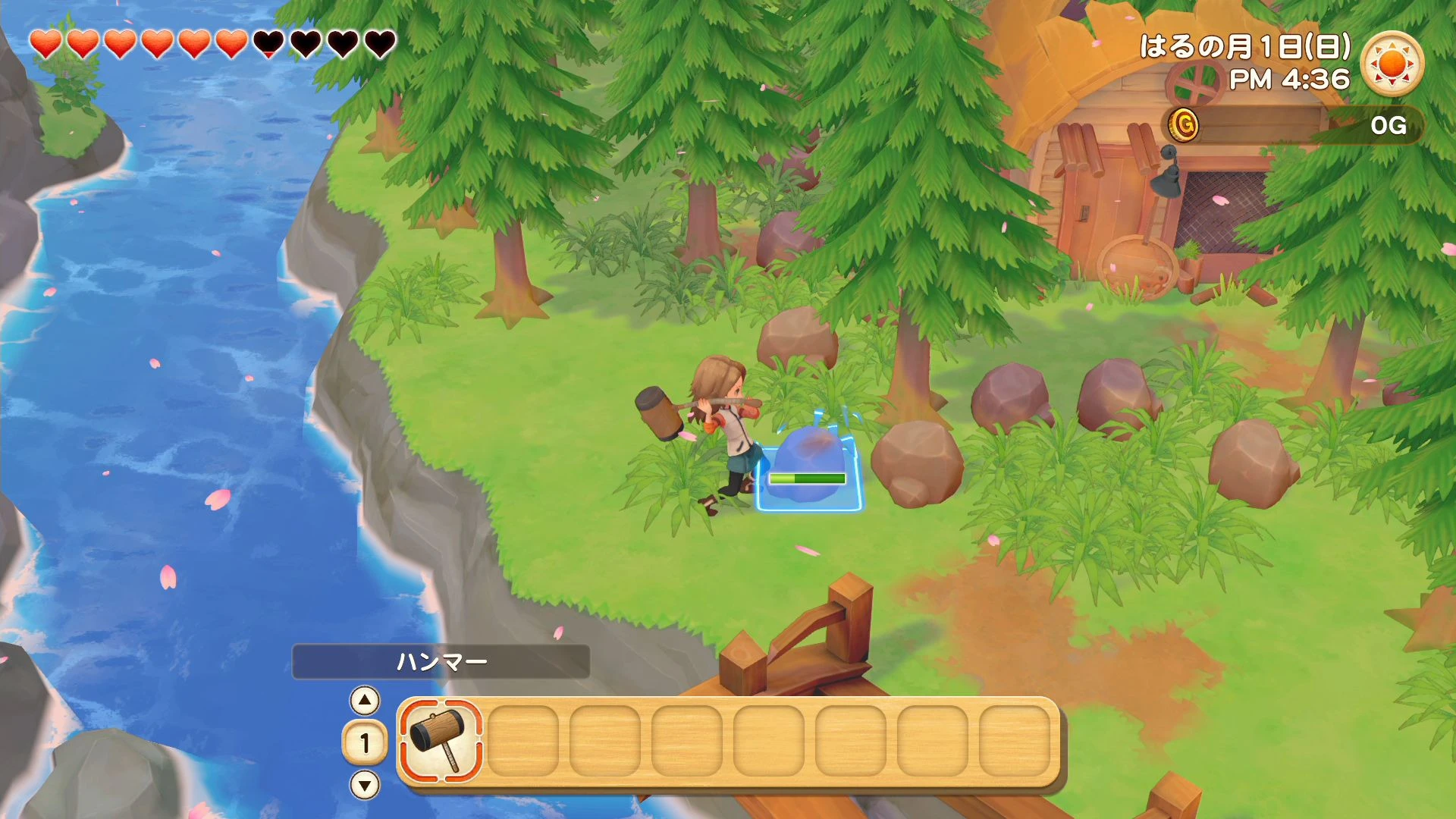Click the gold coin icon on the money bar
The image size is (1456, 819).
[x=1184, y=126]
